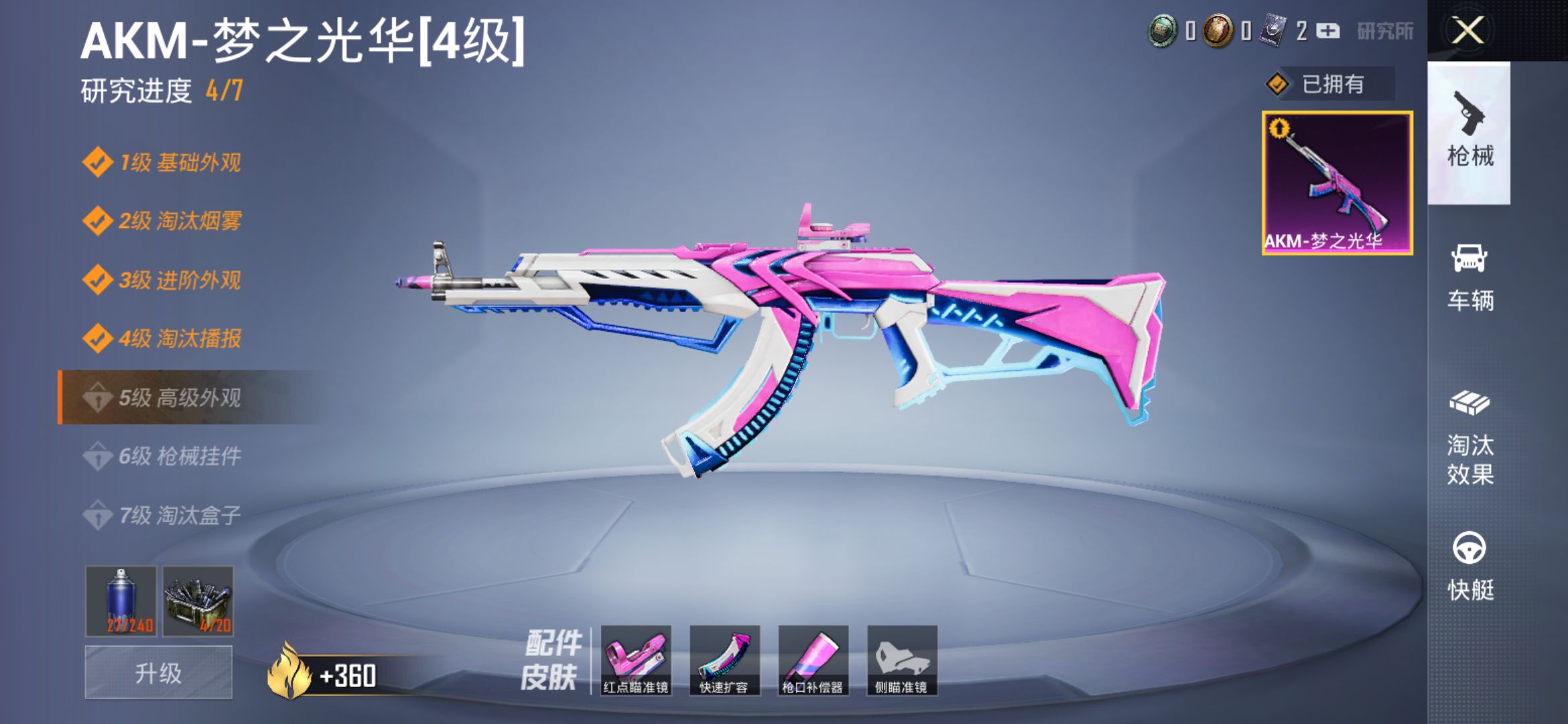Tap the plus button to add currency
Image resolution: width=1568 pixels, height=724 pixels.
pyautogui.click(x=1327, y=31)
